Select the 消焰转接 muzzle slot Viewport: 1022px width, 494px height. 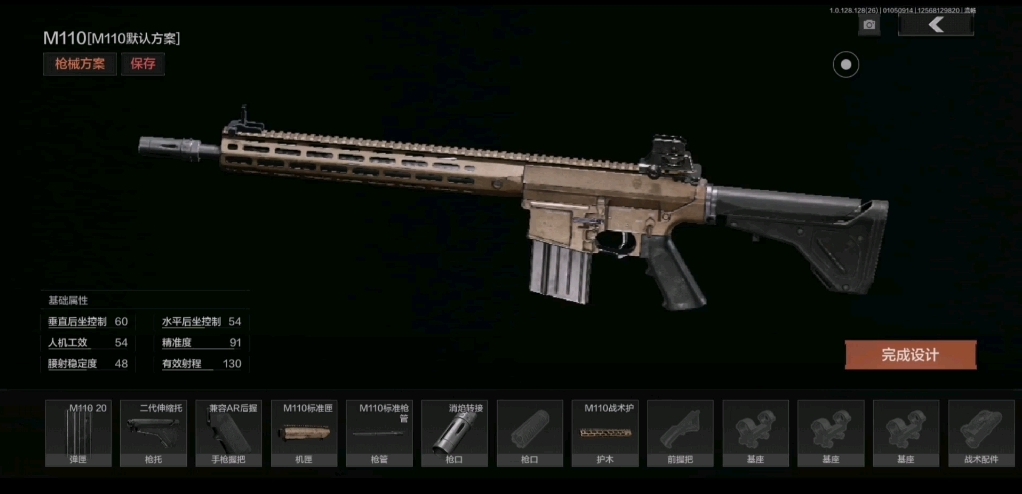454,433
